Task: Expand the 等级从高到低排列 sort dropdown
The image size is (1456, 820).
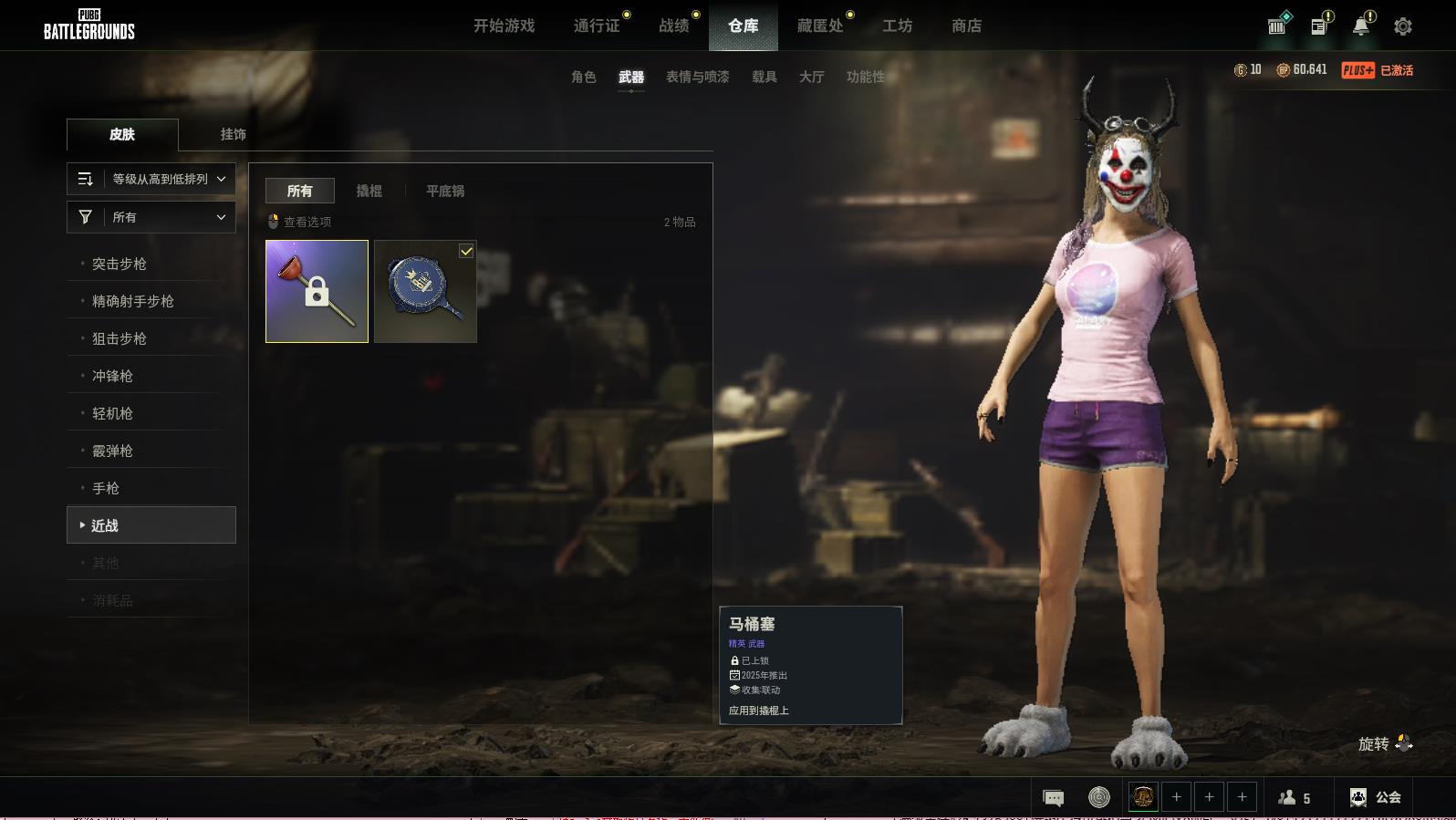Action: tap(151, 180)
